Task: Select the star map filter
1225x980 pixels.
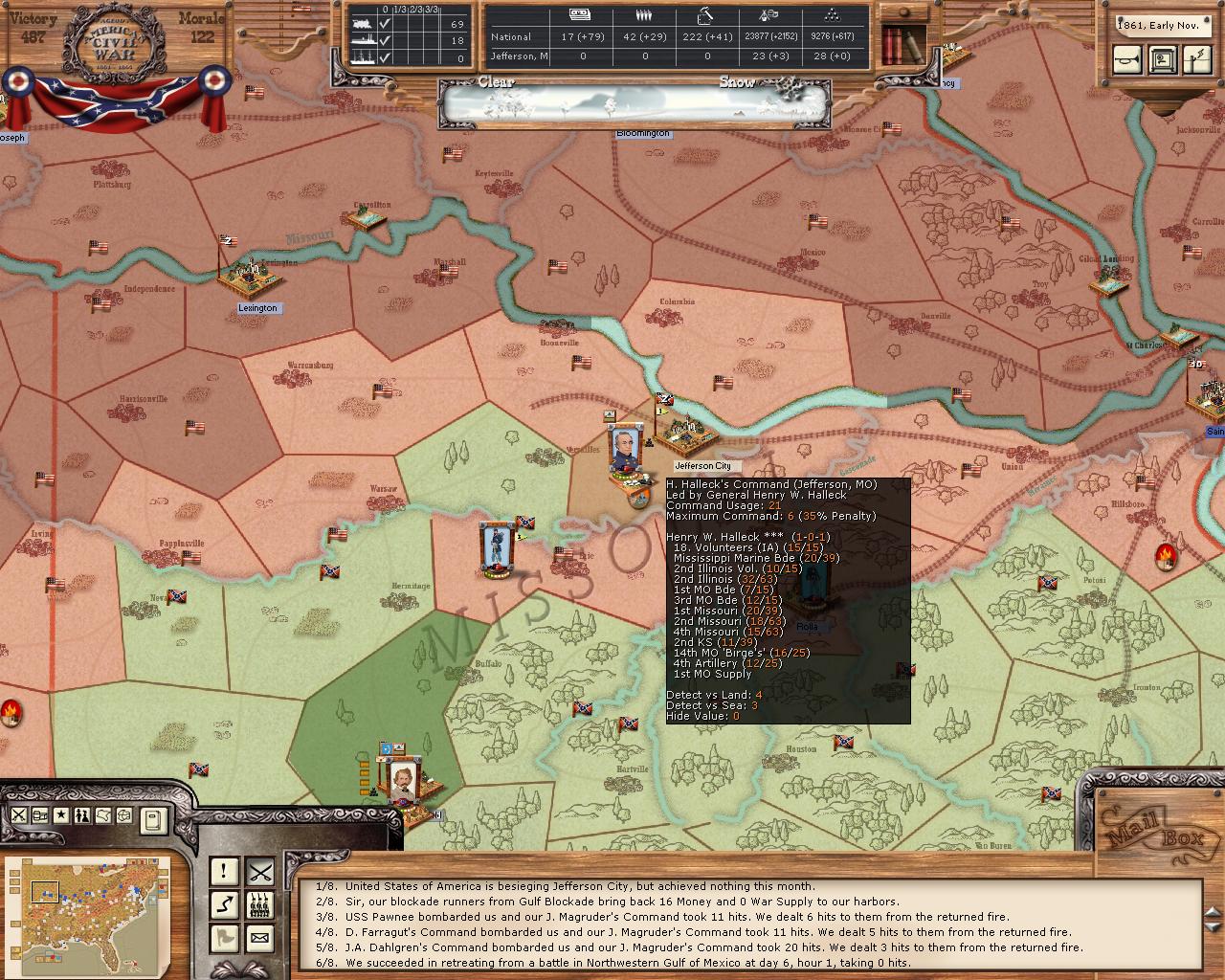Action: (x=61, y=815)
